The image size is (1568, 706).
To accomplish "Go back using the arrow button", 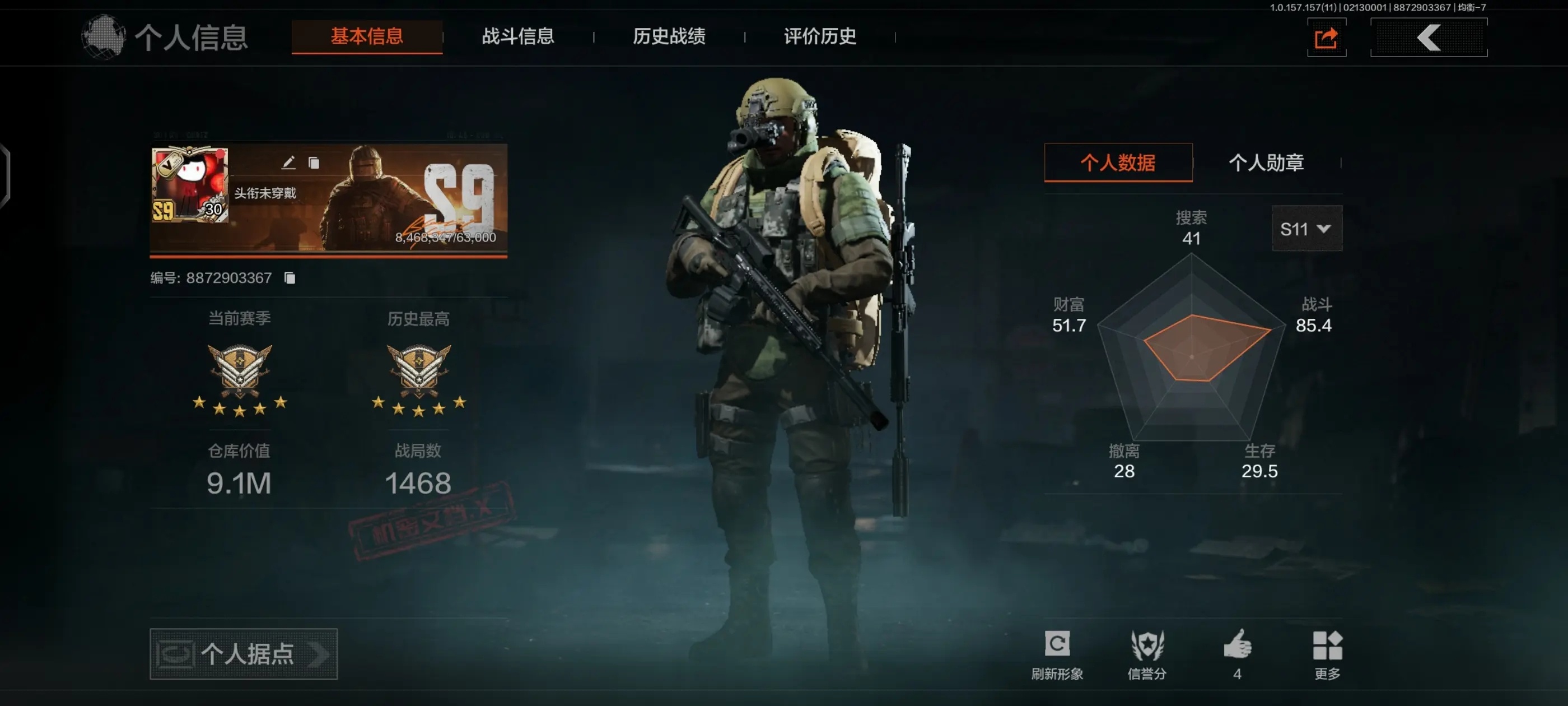I will tap(1428, 38).
